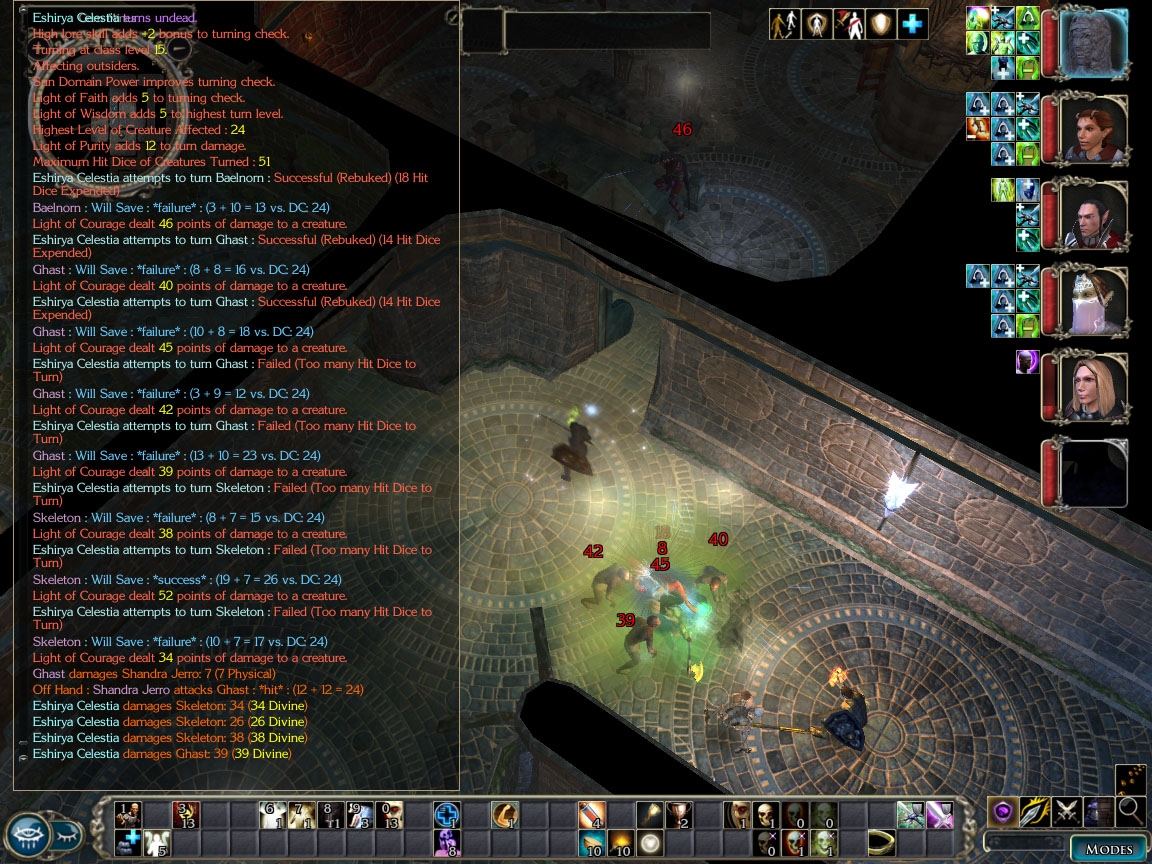Screen dimensions: 1152x864
Task: Click the crossed swords menu icon
Action: (1067, 811)
